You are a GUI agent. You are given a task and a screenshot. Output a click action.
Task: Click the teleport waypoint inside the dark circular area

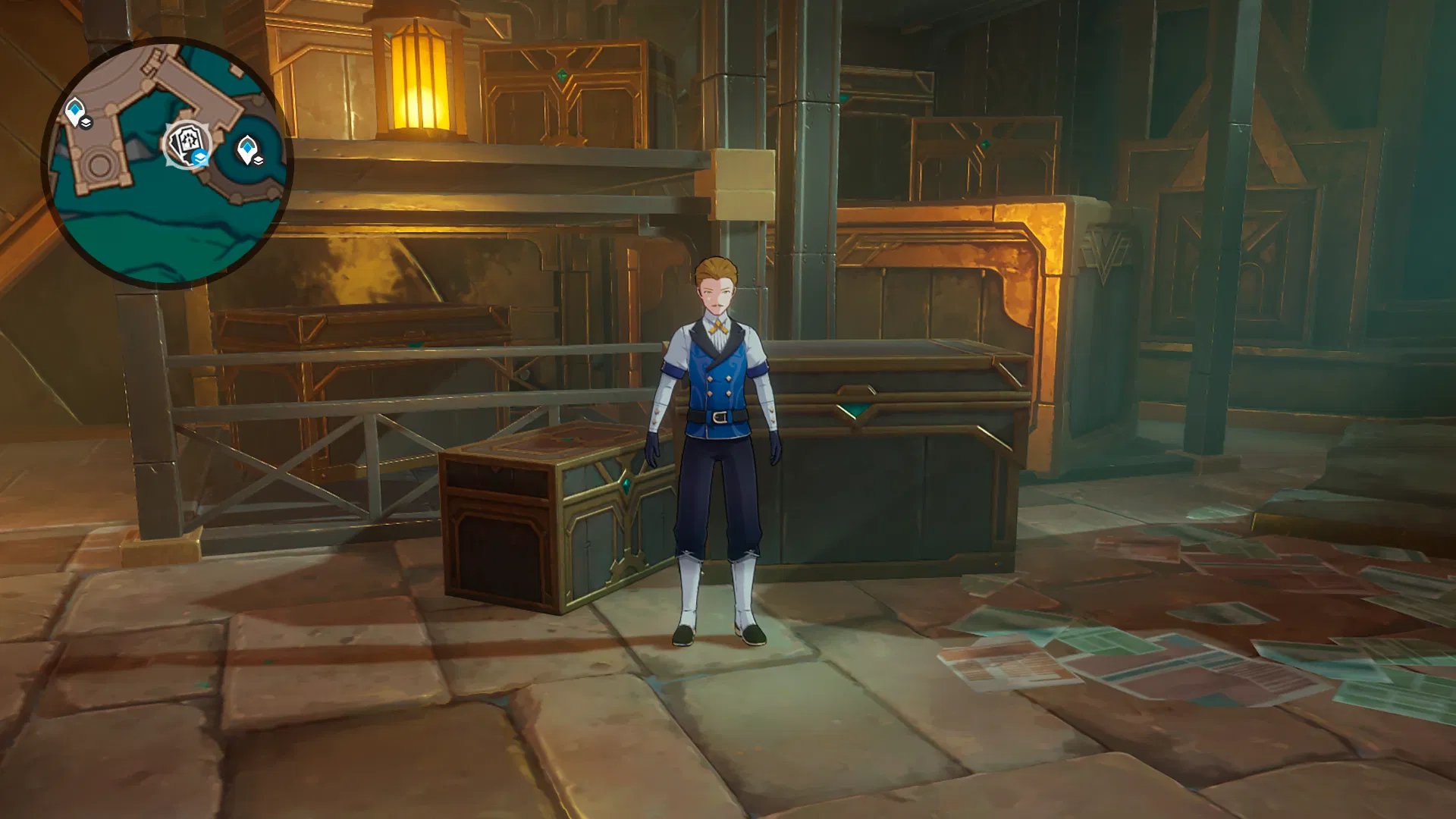pos(246,148)
